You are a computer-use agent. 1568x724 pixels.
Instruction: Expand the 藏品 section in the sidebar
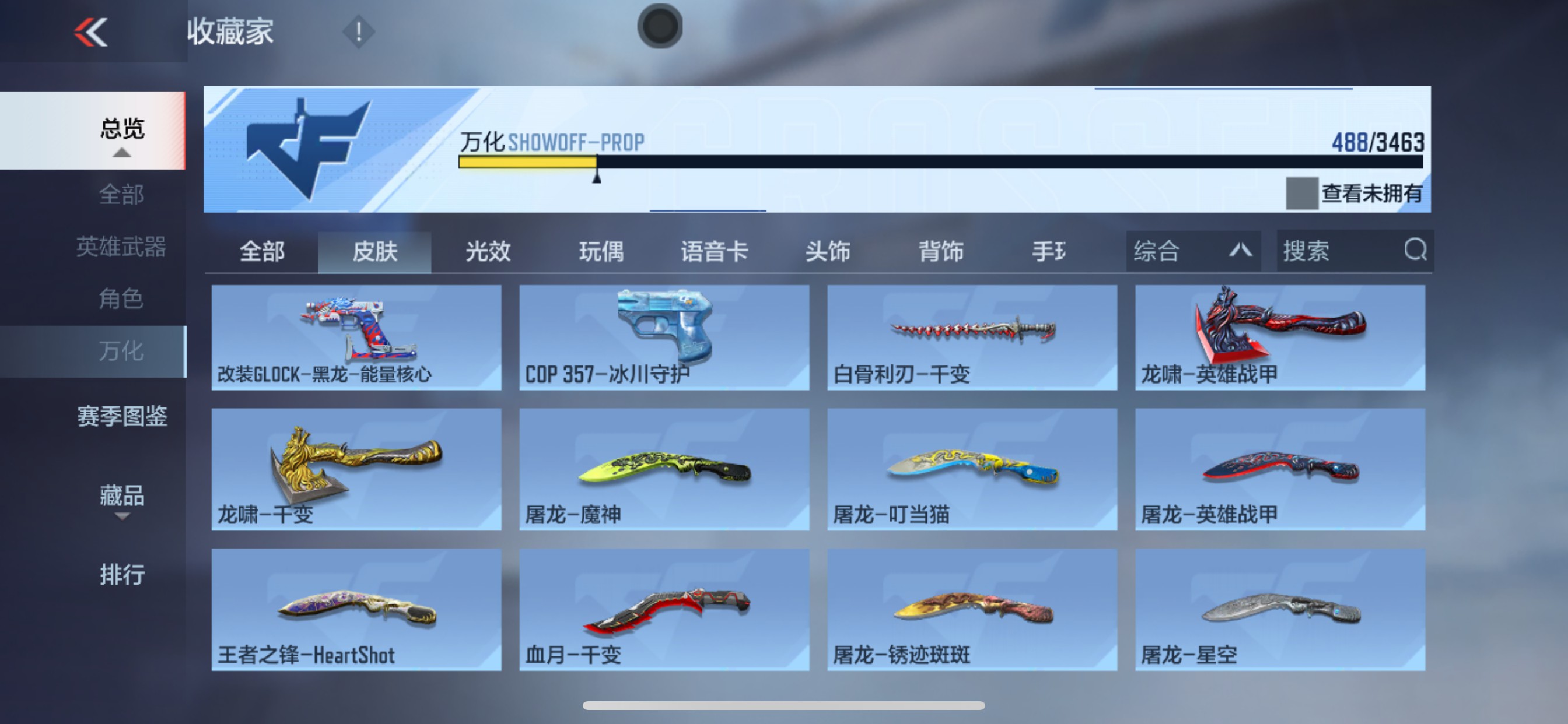click(x=122, y=498)
